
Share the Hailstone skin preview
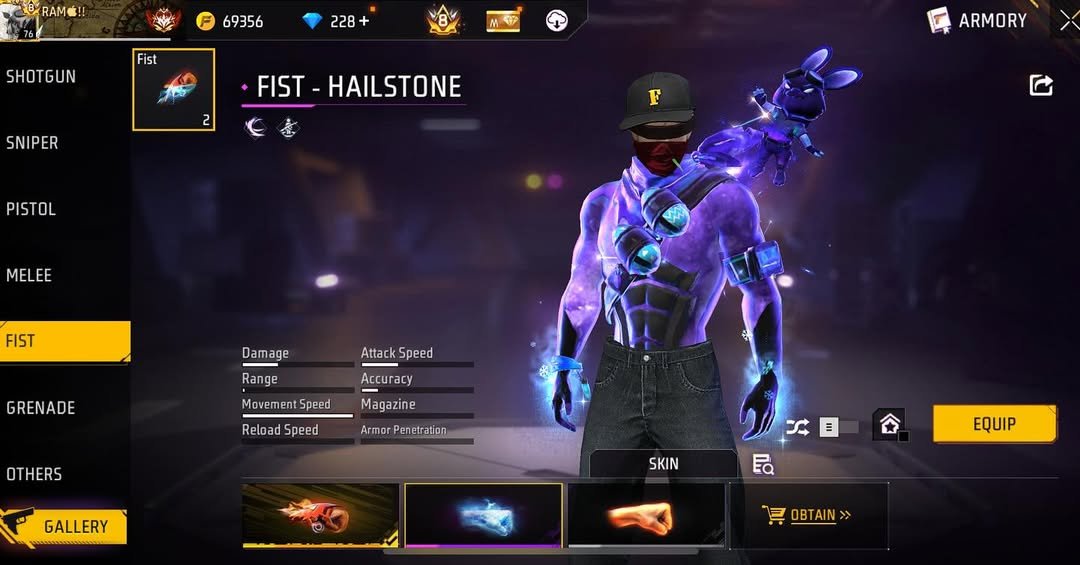pyautogui.click(x=1041, y=86)
